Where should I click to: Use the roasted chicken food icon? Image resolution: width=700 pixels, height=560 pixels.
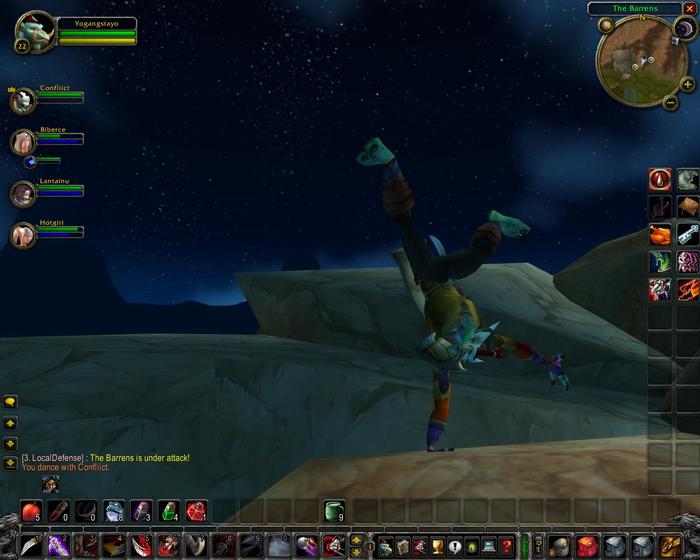point(659,235)
